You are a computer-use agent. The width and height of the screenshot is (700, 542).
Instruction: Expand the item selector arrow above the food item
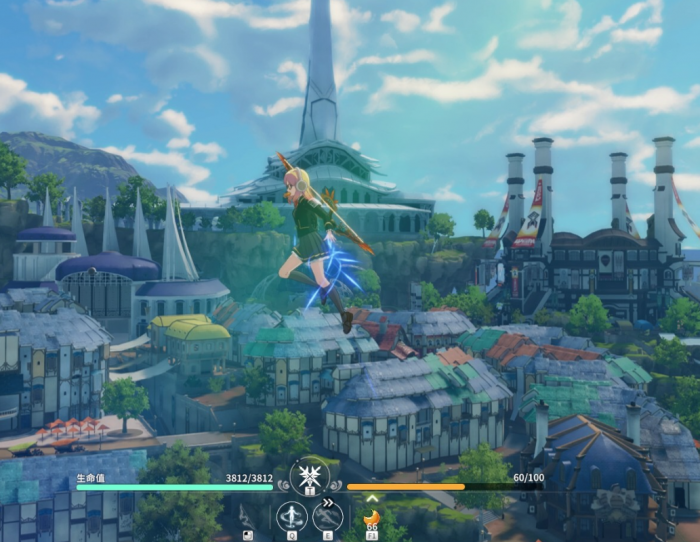(x=371, y=498)
